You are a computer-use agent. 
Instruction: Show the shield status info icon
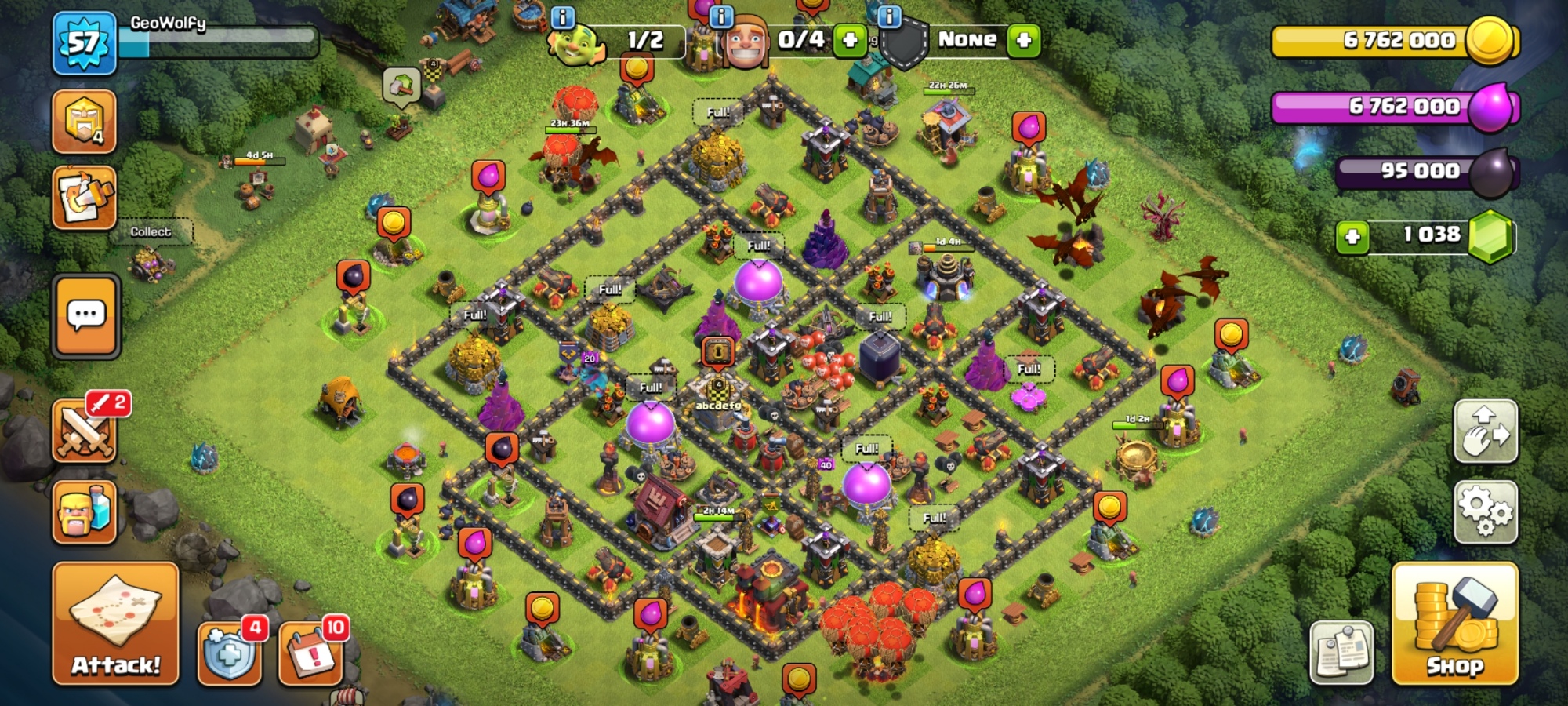[x=889, y=17]
